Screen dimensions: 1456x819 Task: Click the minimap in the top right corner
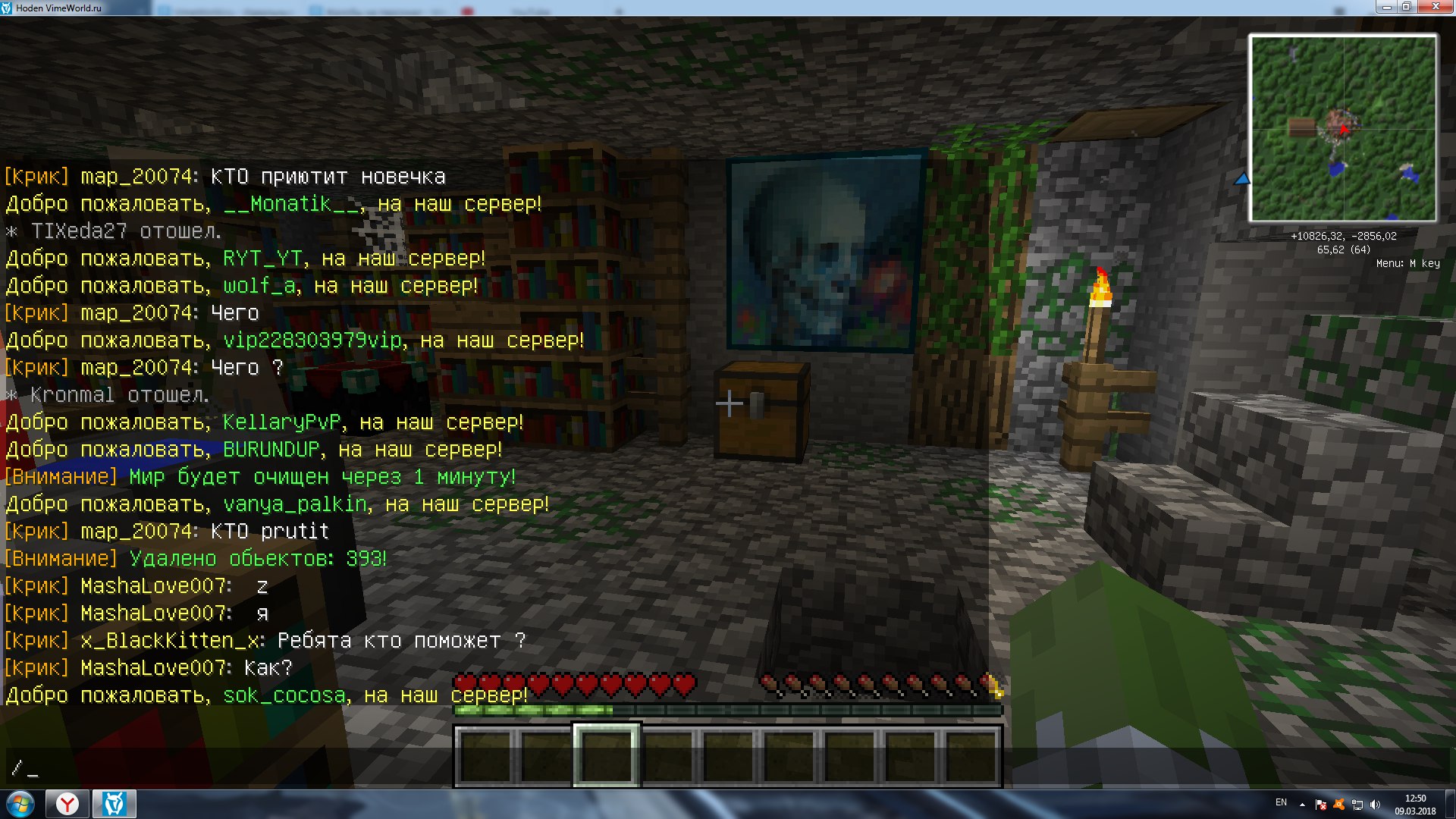point(1344,127)
